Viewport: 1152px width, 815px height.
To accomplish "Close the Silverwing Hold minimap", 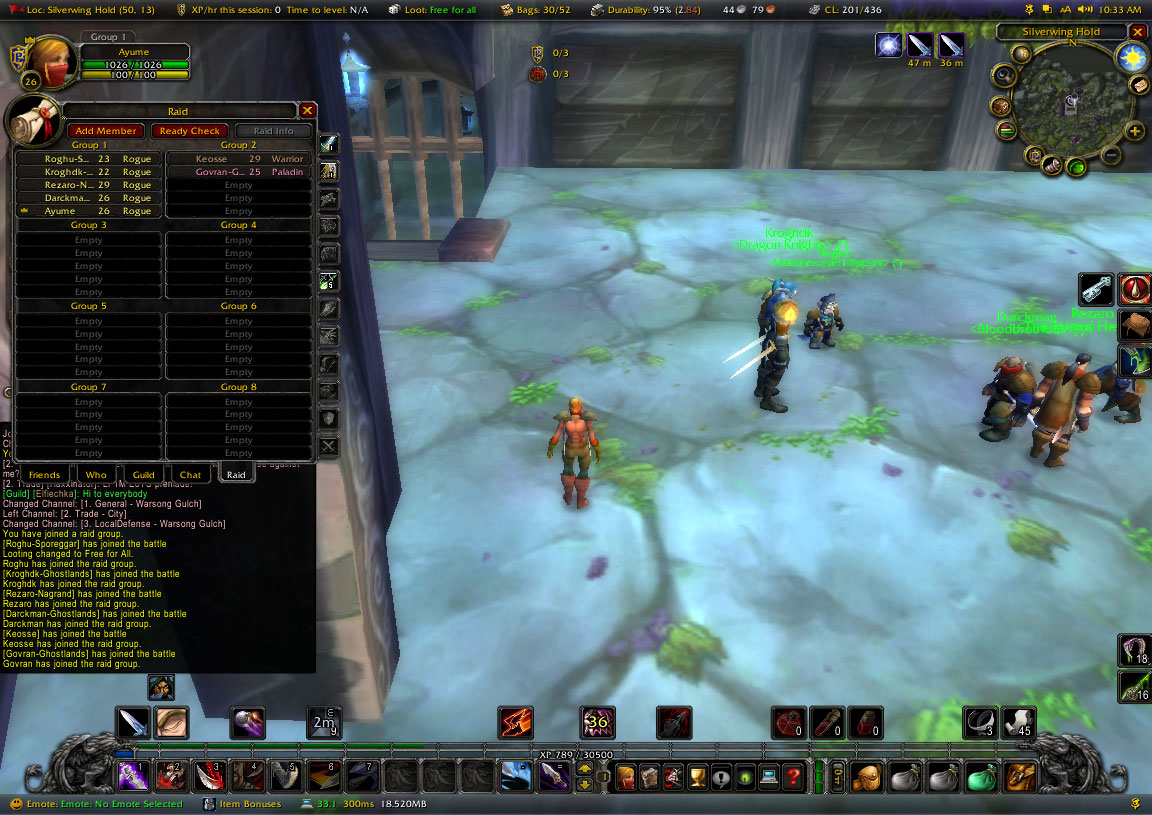I will pyautogui.click(x=1138, y=32).
